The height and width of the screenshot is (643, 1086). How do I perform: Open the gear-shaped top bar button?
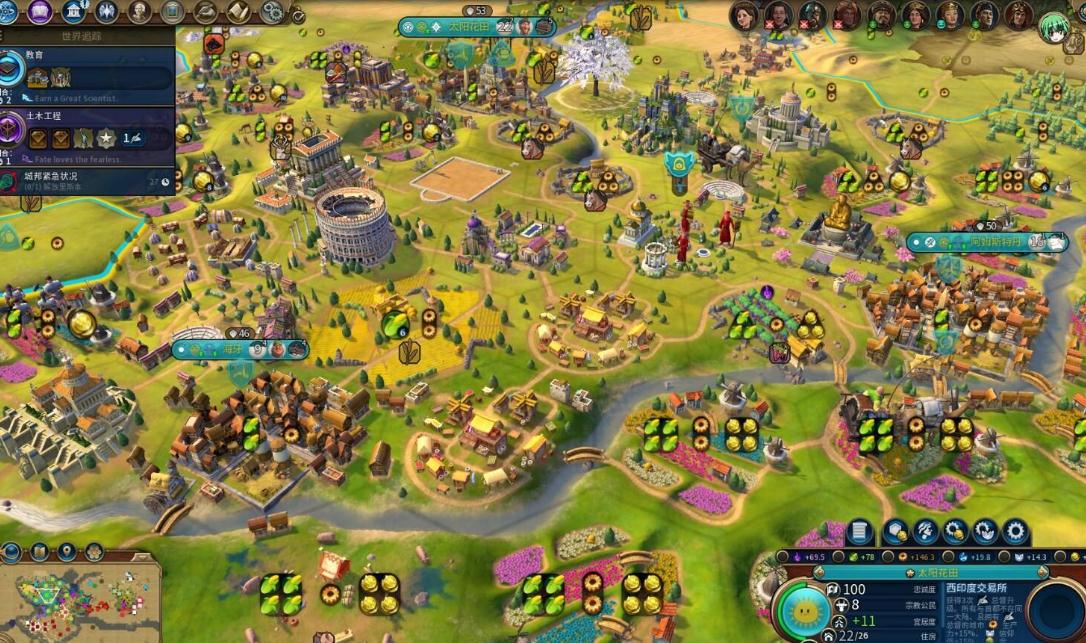tap(272, 12)
